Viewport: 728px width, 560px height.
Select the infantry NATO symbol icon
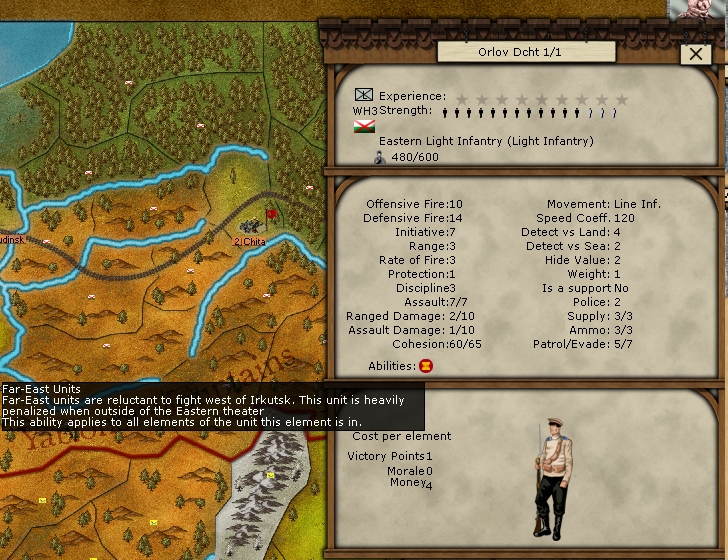[364, 95]
